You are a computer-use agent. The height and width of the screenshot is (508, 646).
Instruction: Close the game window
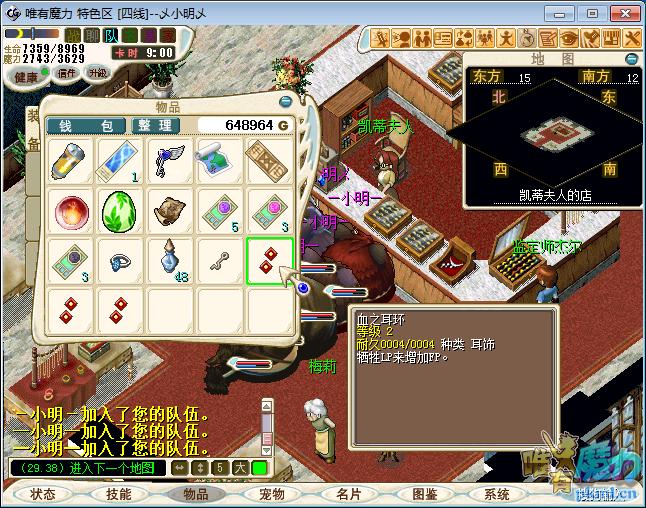point(620,13)
